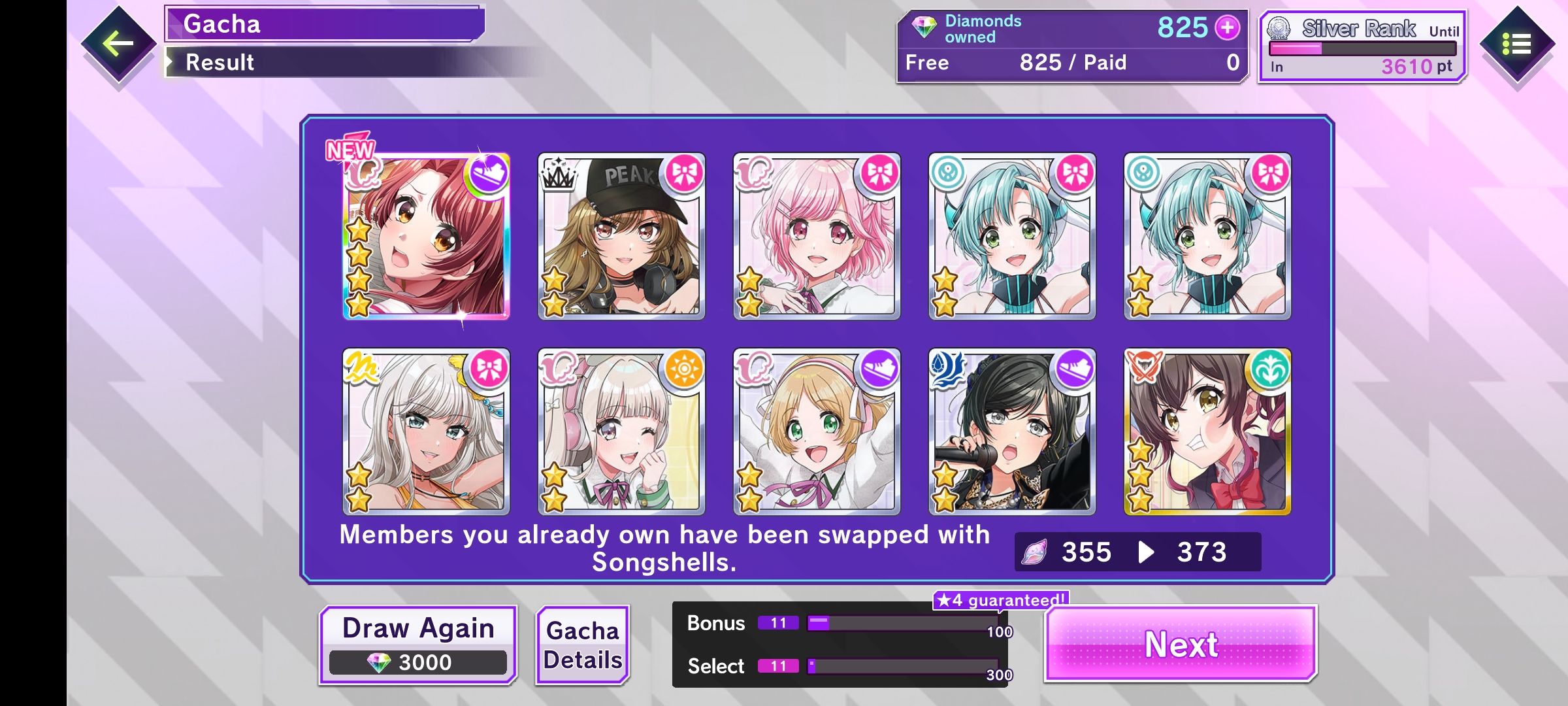Select the silver-haired girl in swimsuit card

[x=426, y=432]
